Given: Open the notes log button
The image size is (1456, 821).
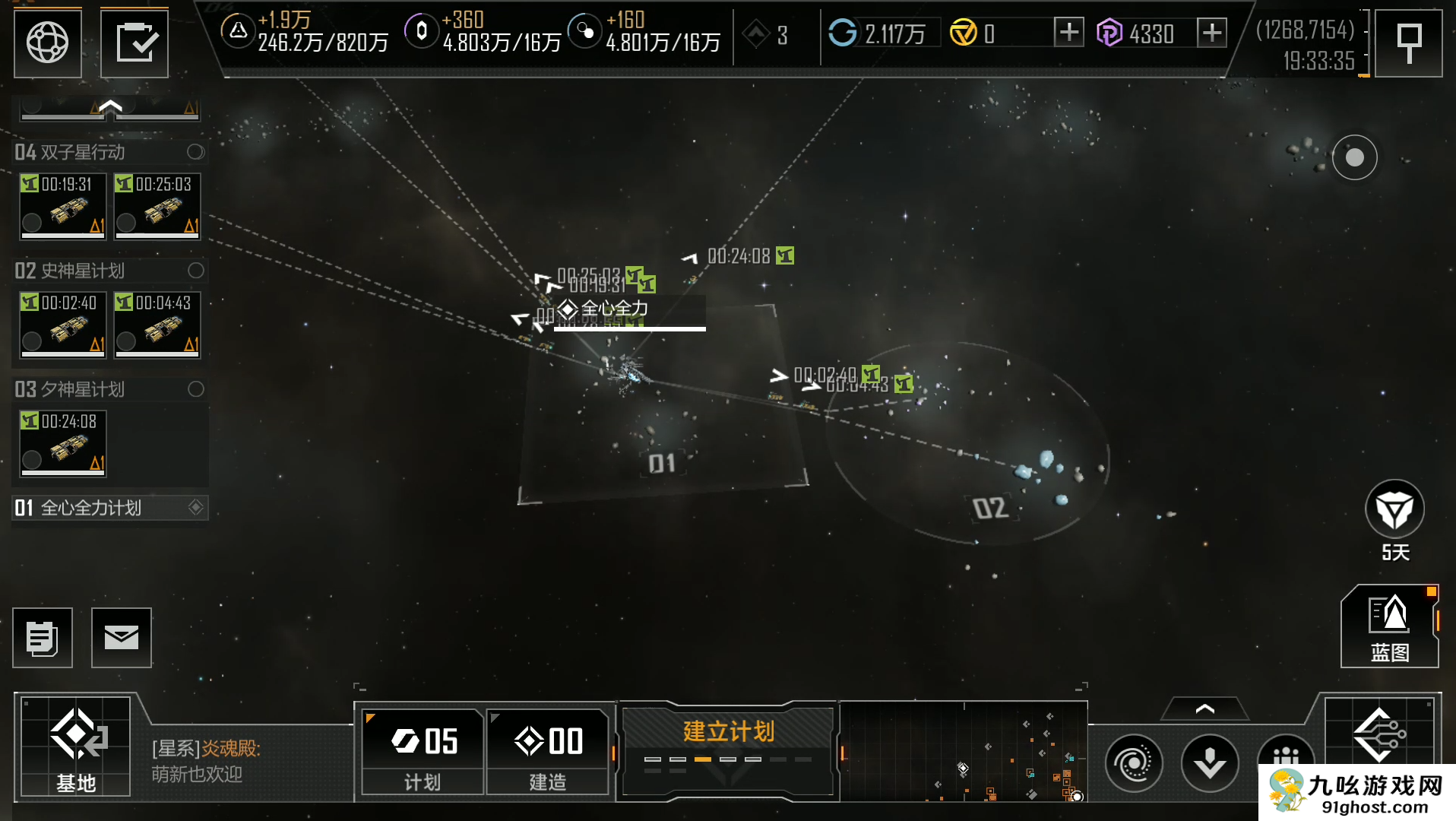Looking at the screenshot, I should click(x=43, y=638).
